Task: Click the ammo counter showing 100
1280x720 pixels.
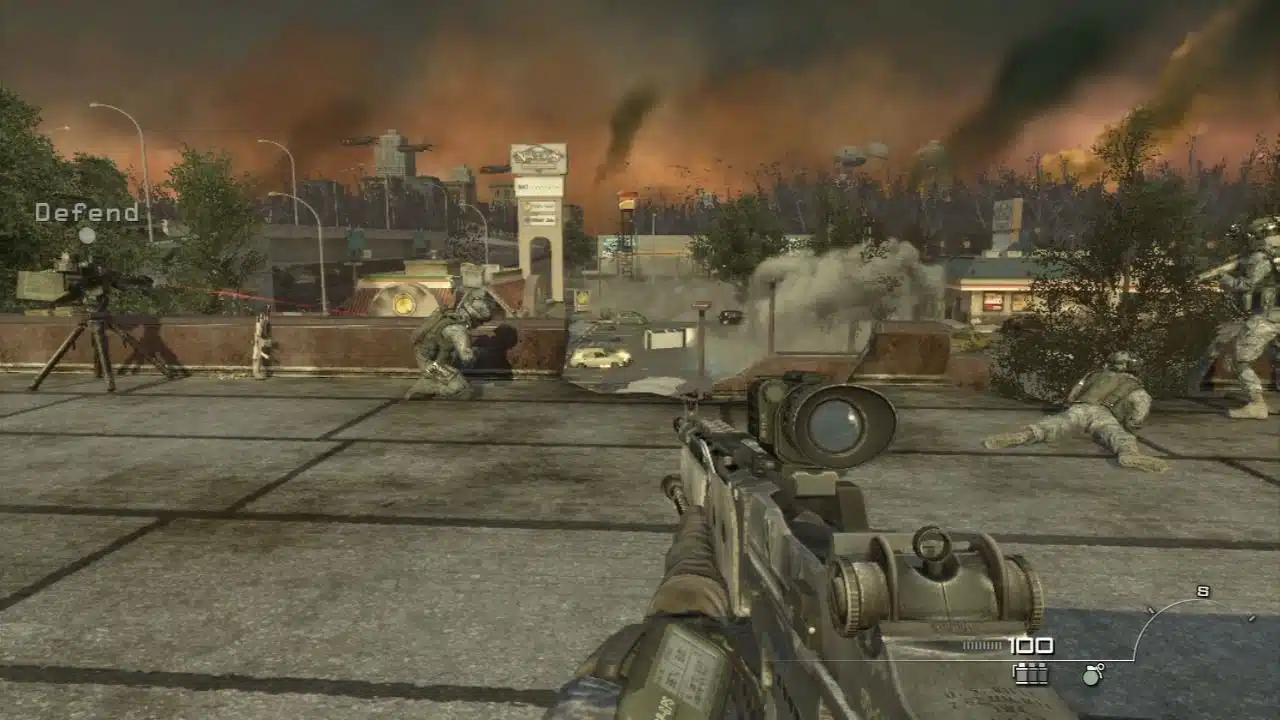Action: [1033, 644]
